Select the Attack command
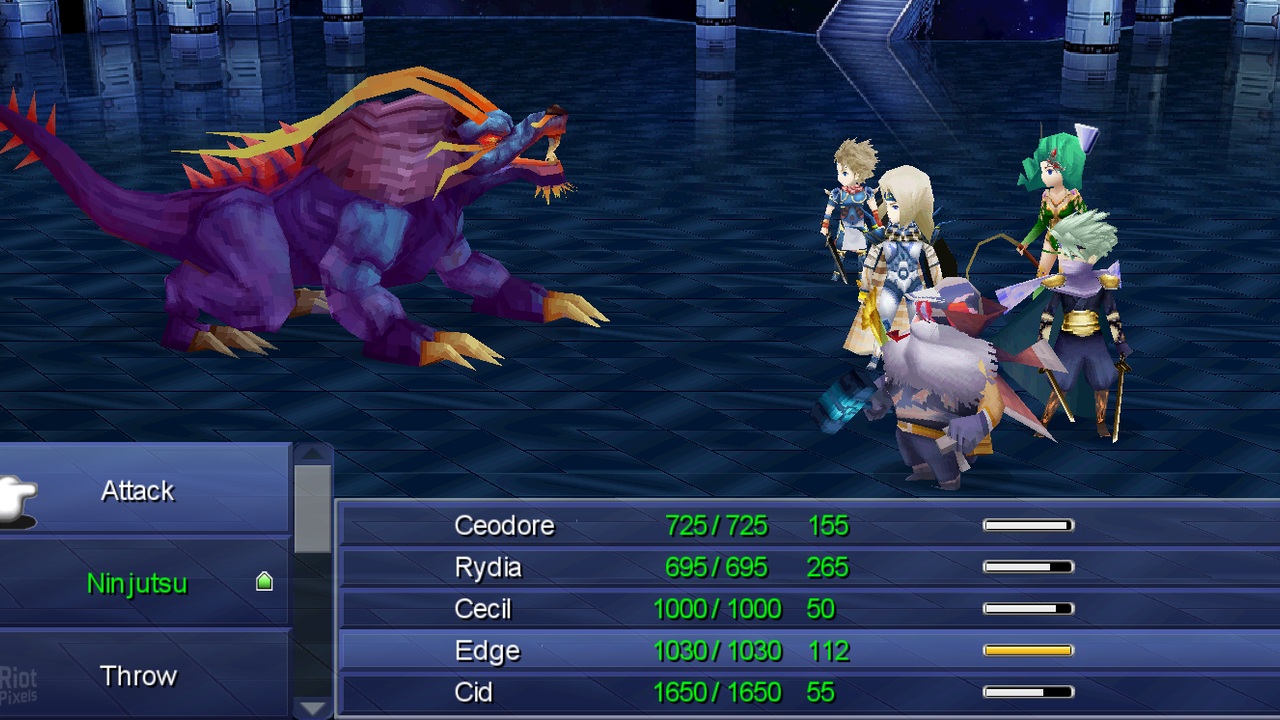The height and width of the screenshot is (720, 1280). click(x=137, y=490)
